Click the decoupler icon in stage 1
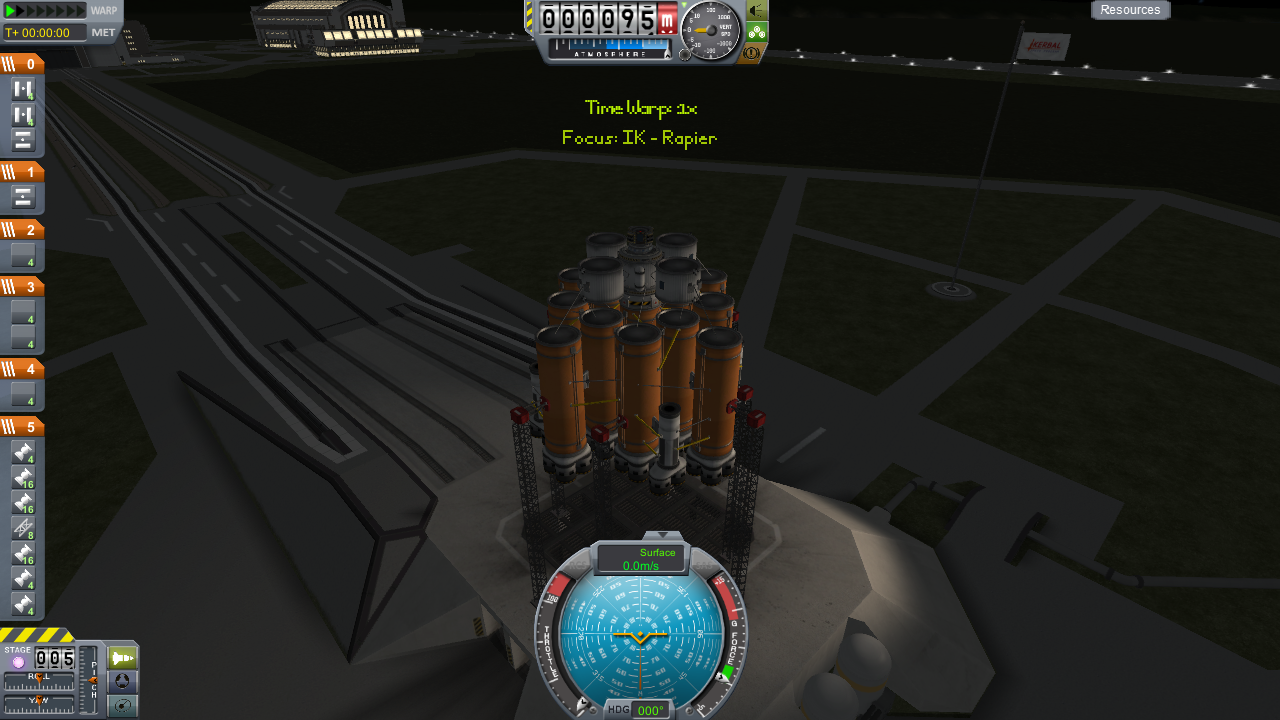Image resolution: width=1280 pixels, height=720 pixels. [24, 197]
